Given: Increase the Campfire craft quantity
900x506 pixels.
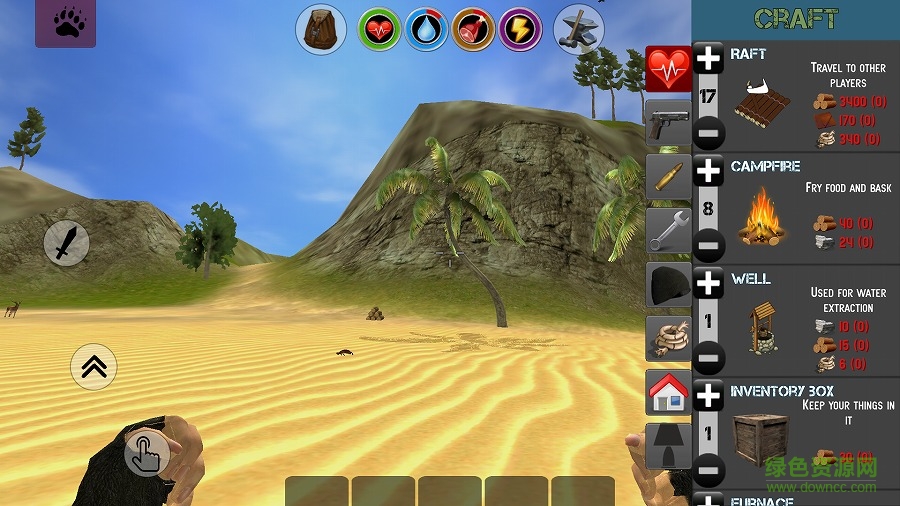Looking at the screenshot, I should (708, 171).
